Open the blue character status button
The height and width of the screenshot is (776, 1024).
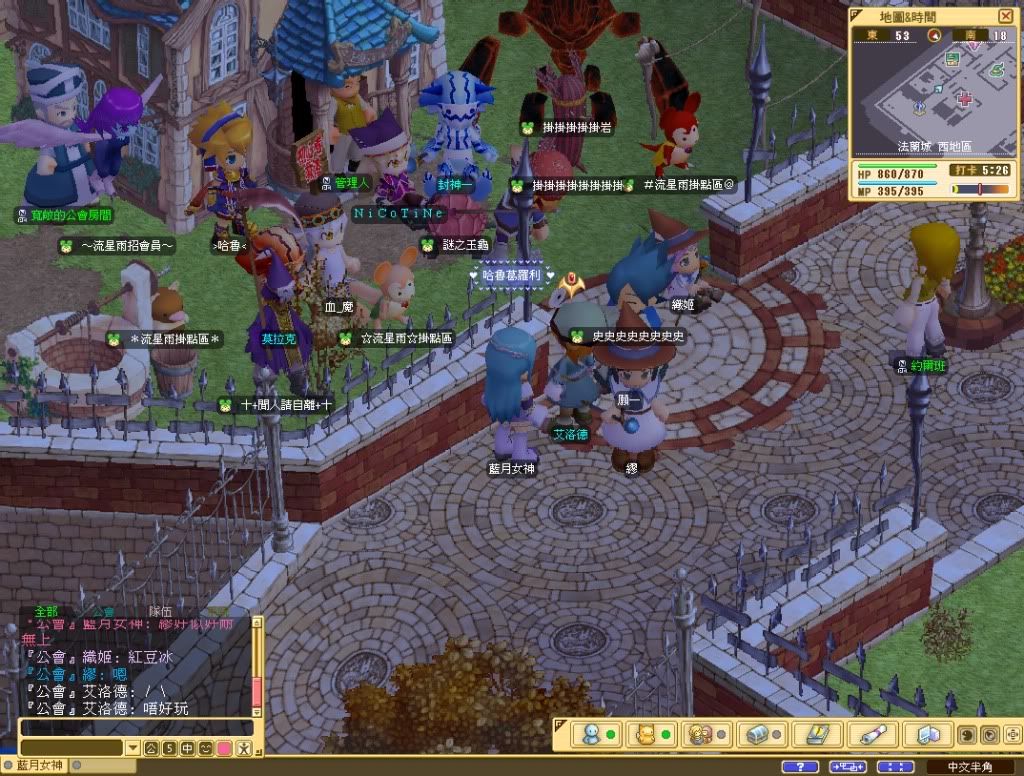[590, 734]
